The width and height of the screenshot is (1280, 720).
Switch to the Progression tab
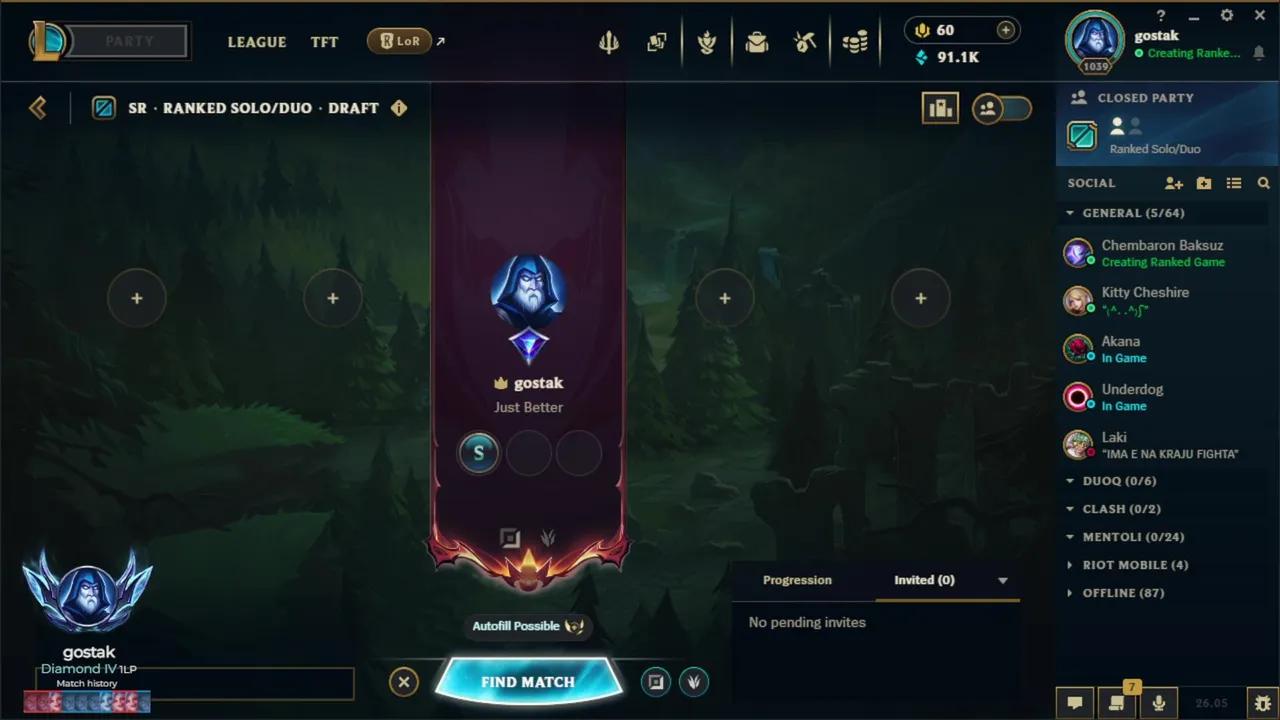tap(797, 580)
